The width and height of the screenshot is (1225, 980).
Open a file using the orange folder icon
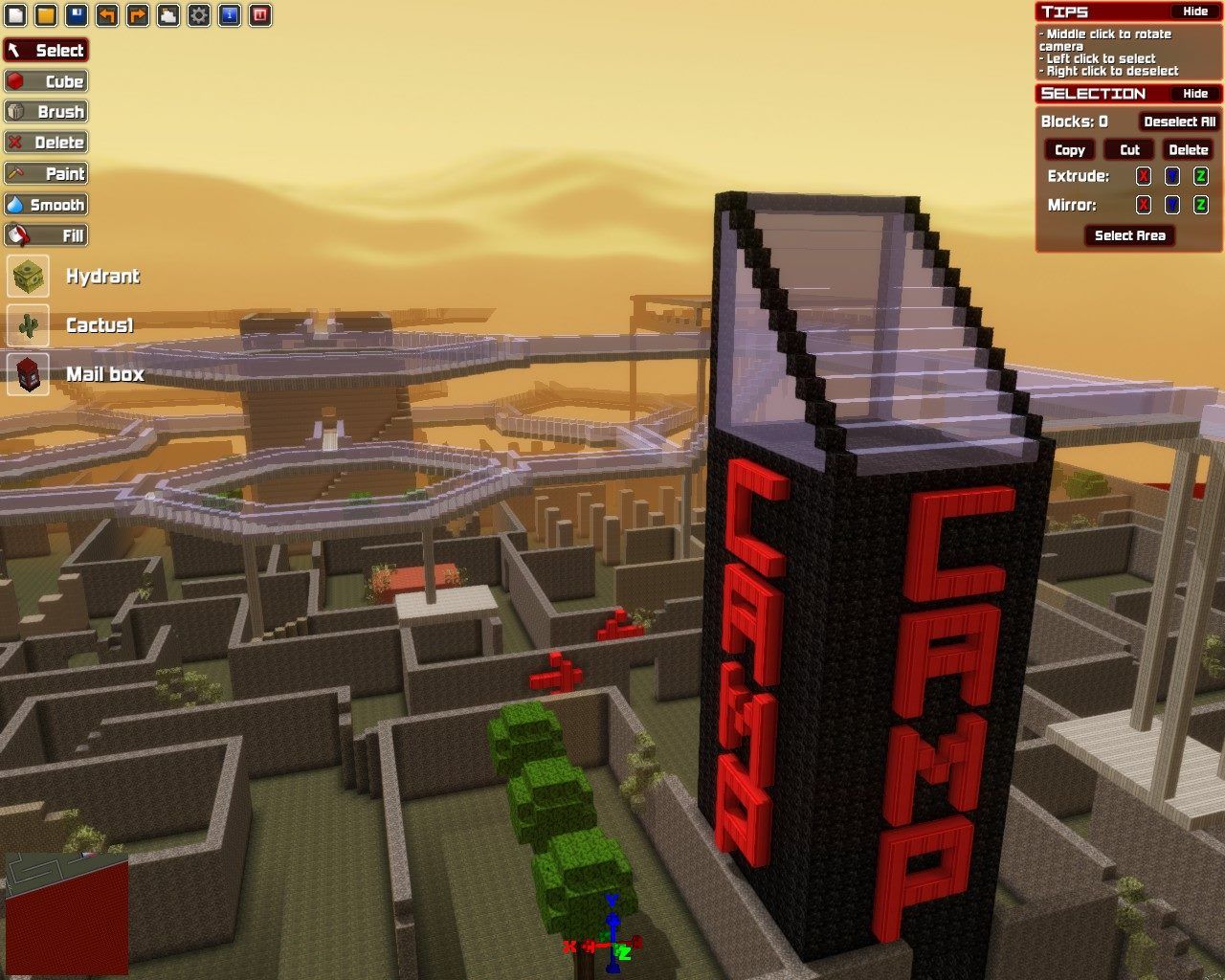pos(46,15)
